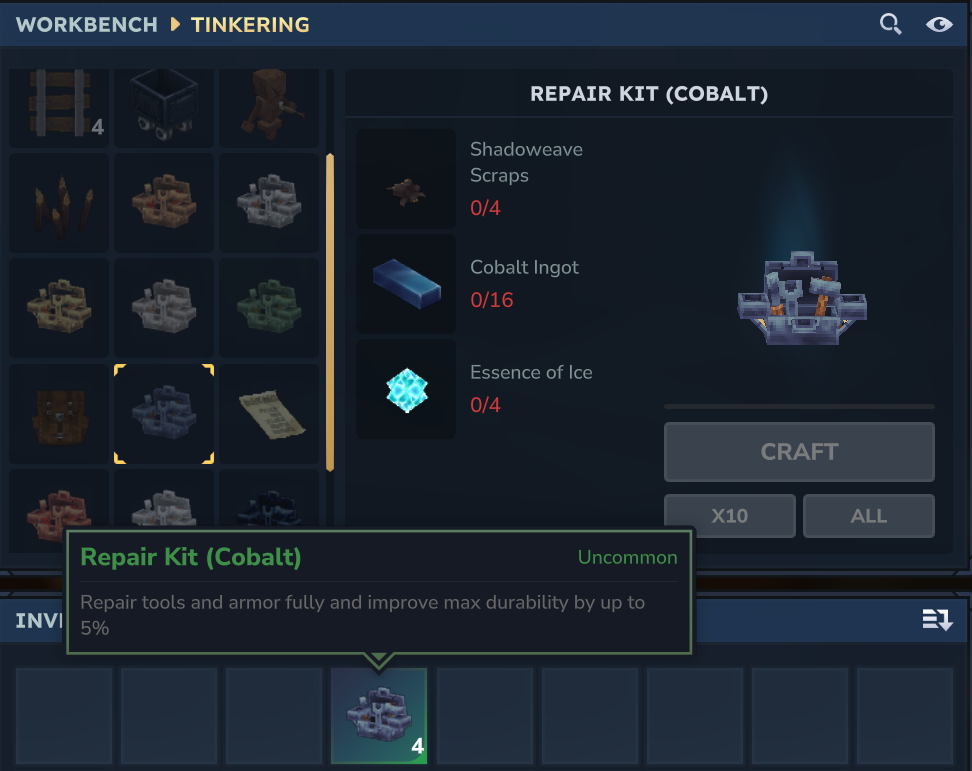This screenshot has width=972, height=771.
Task: Toggle the eye visibility filter
Action: pos(939,24)
